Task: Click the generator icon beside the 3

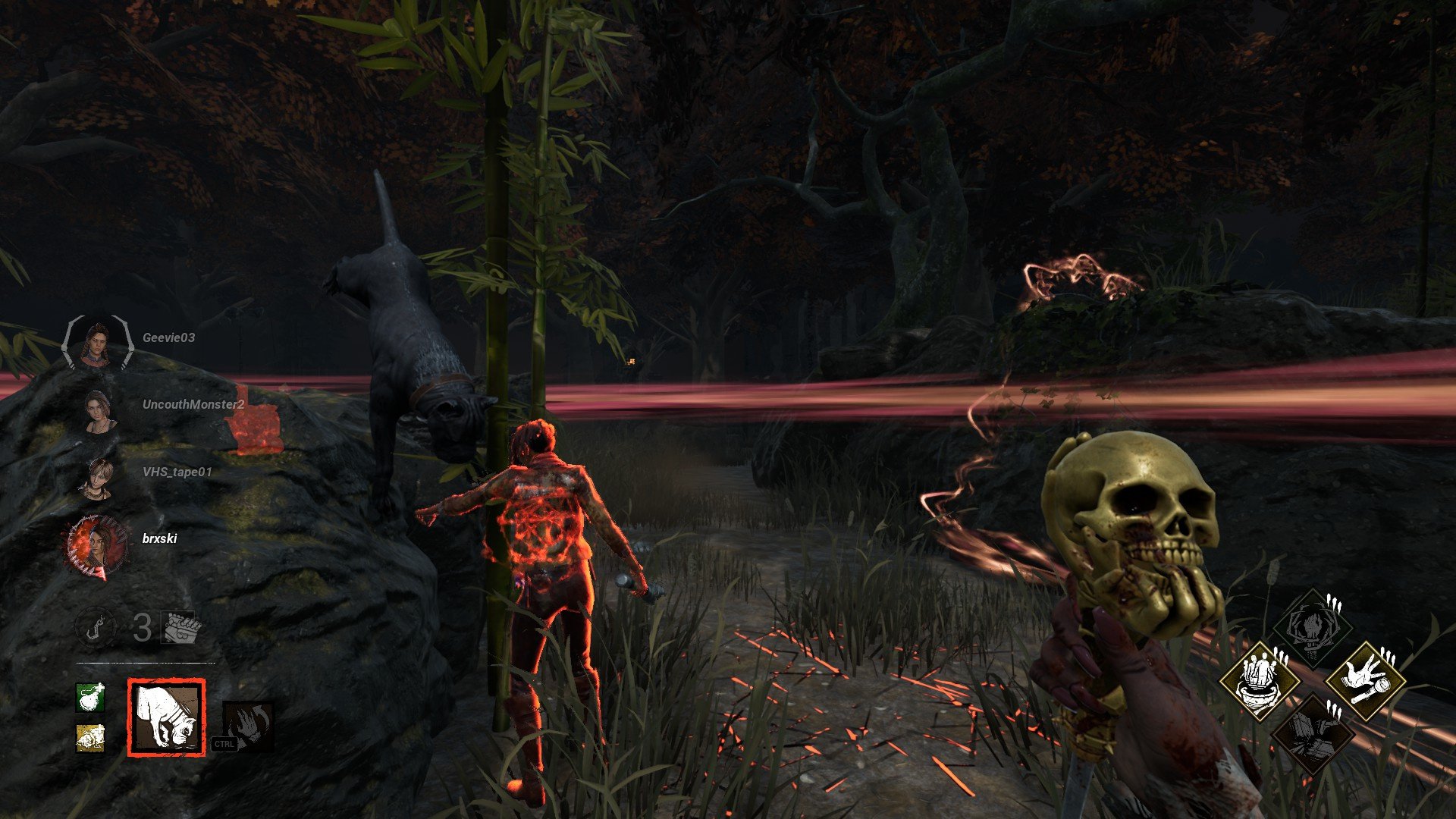Action: click(181, 628)
